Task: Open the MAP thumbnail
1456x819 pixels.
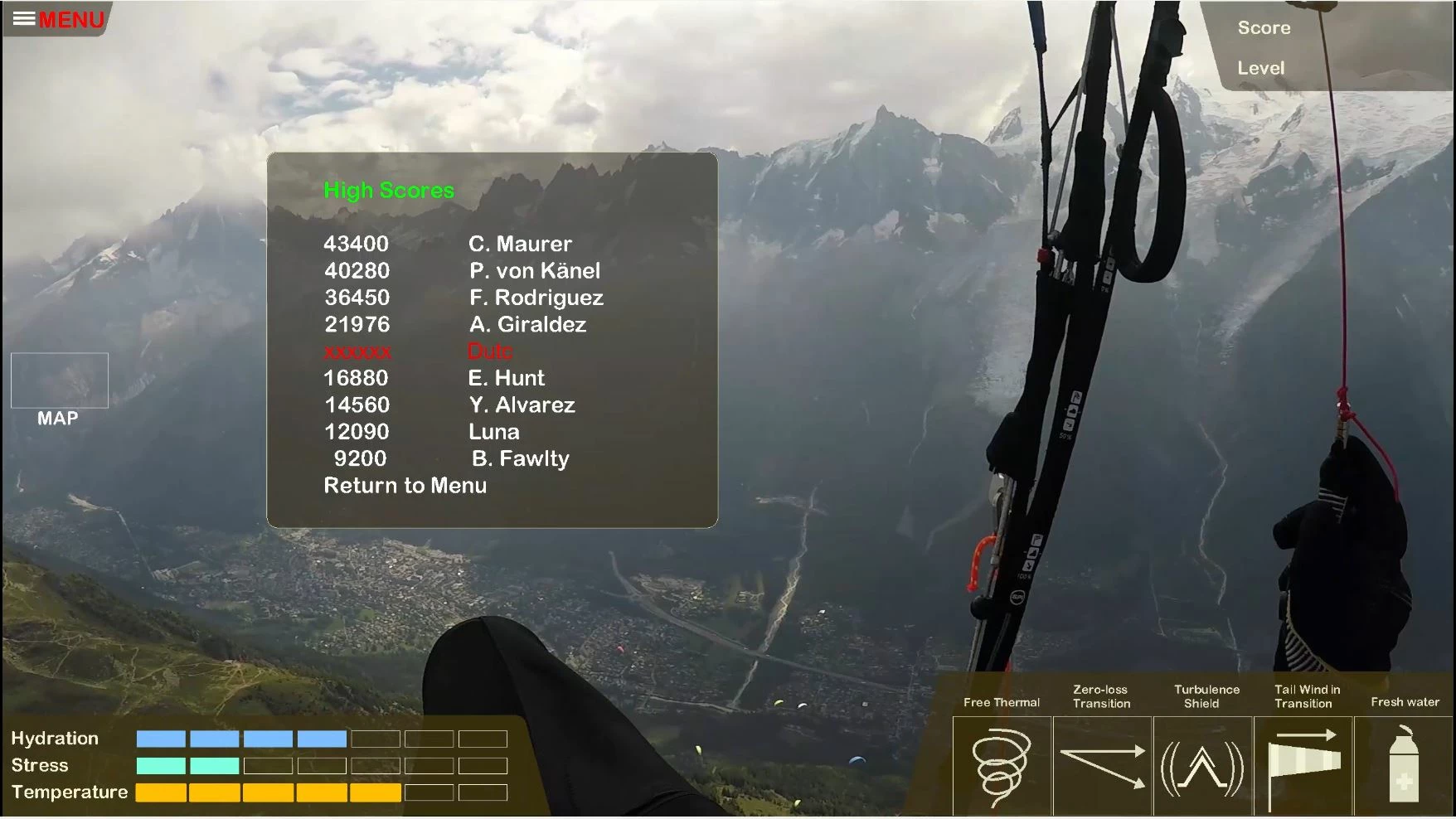Action: pyautogui.click(x=59, y=380)
